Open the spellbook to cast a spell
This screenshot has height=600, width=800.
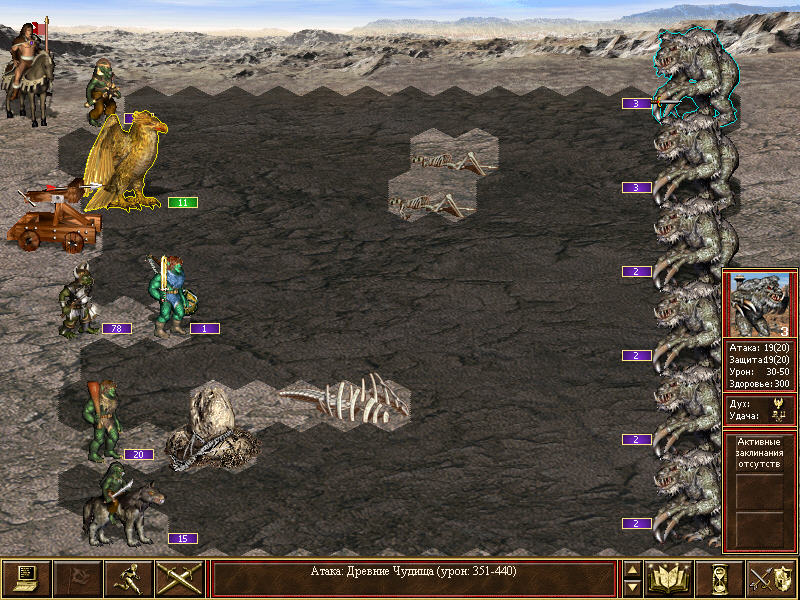669,578
